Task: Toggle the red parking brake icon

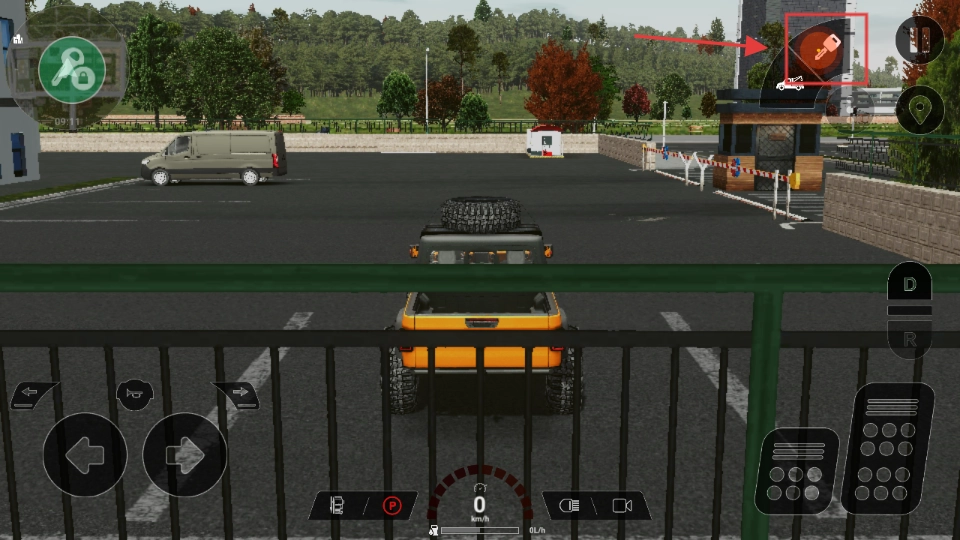Action: pyautogui.click(x=392, y=506)
